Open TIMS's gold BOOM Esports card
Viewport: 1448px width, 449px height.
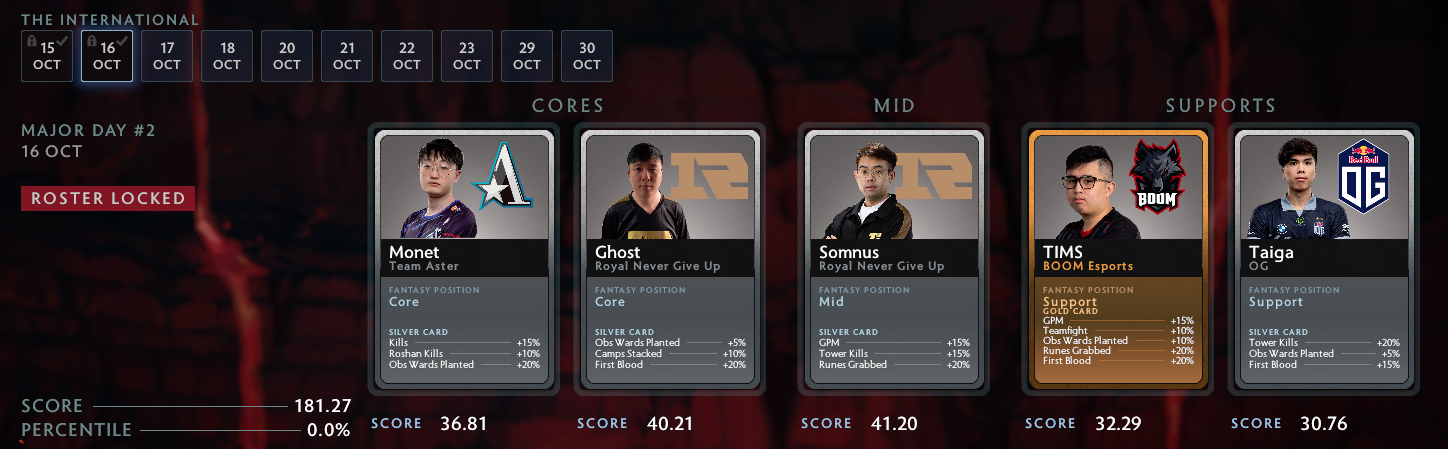coord(1118,258)
